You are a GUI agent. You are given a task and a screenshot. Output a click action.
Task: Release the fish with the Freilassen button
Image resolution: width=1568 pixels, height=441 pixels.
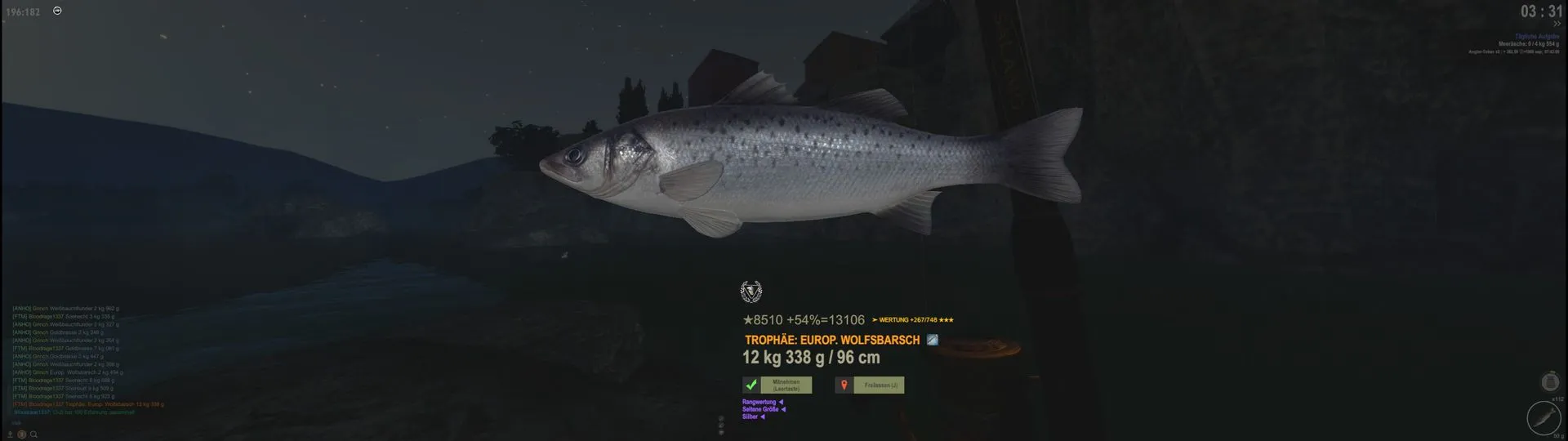(x=879, y=385)
